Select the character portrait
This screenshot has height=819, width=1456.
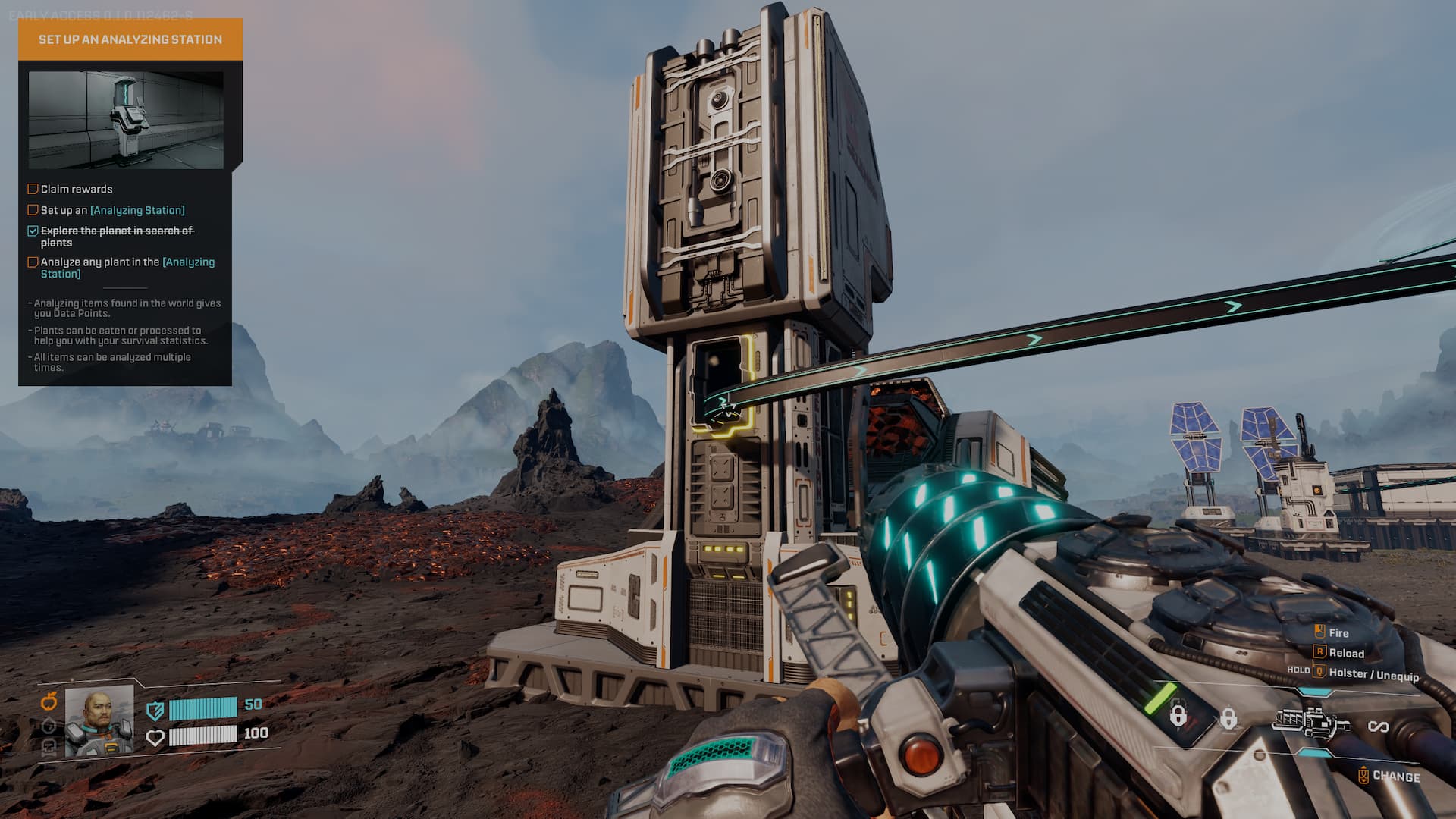click(x=99, y=721)
